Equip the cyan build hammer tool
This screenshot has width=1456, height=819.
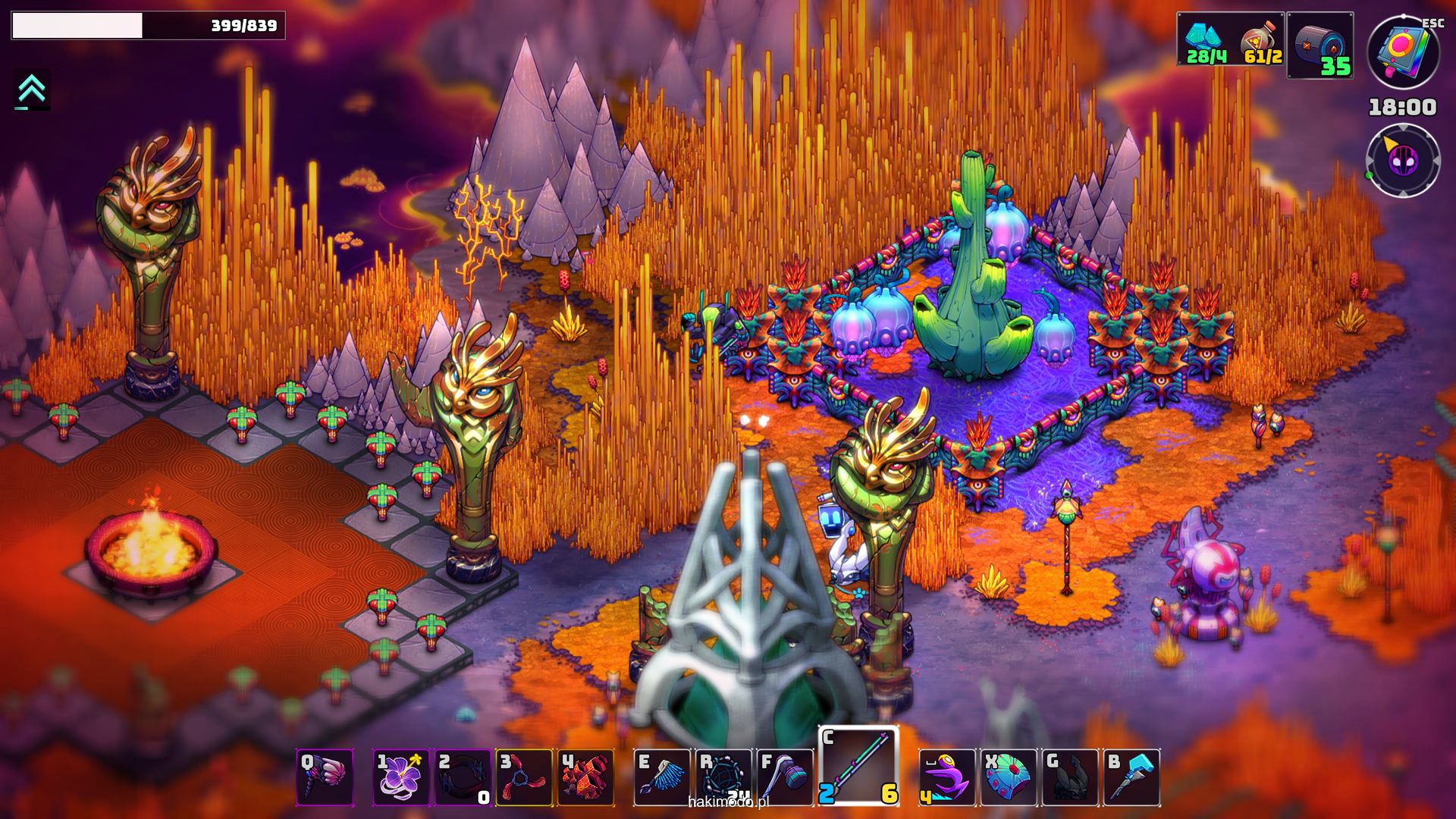click(x=1131, y=777)
